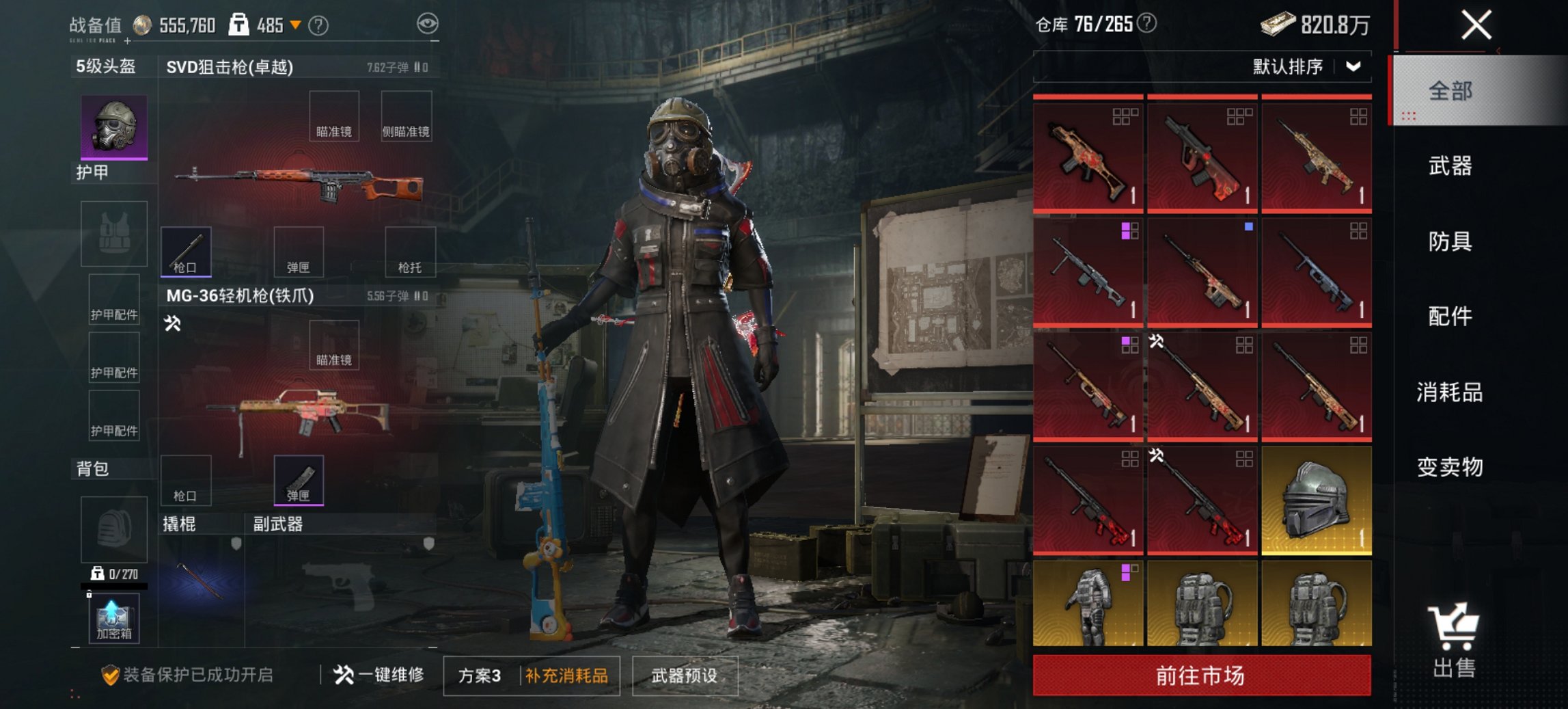Select the equipped level 5 helmet slot
1568x709 pixels.
114,127
